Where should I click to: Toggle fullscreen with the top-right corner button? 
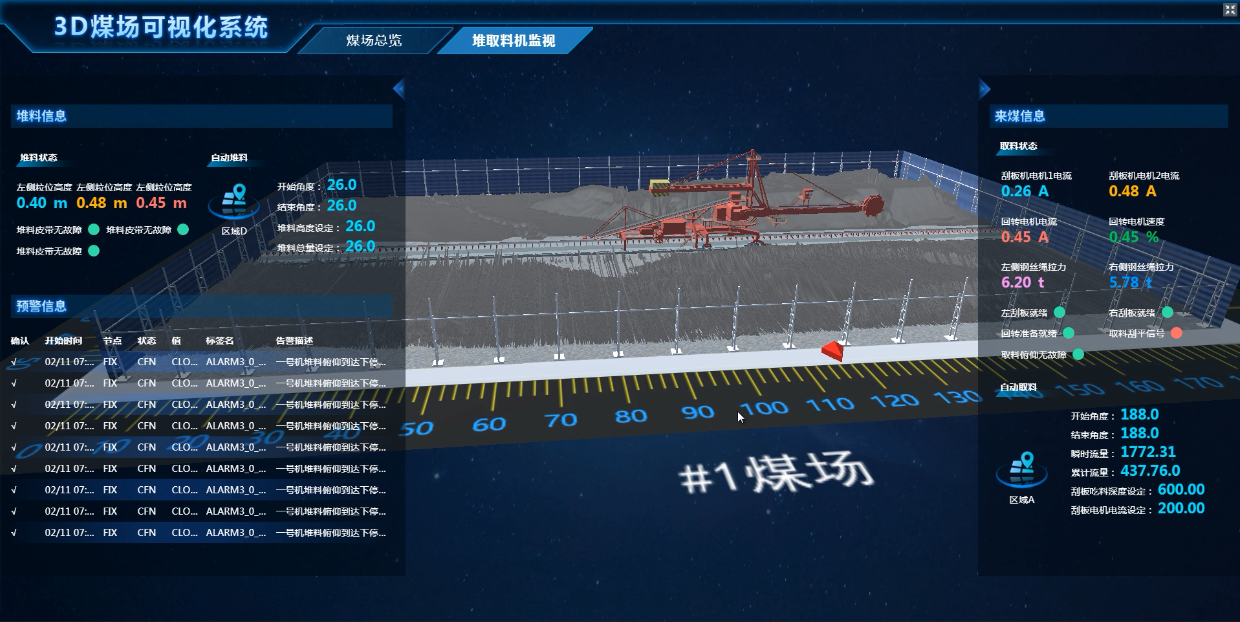(1229, 9)
